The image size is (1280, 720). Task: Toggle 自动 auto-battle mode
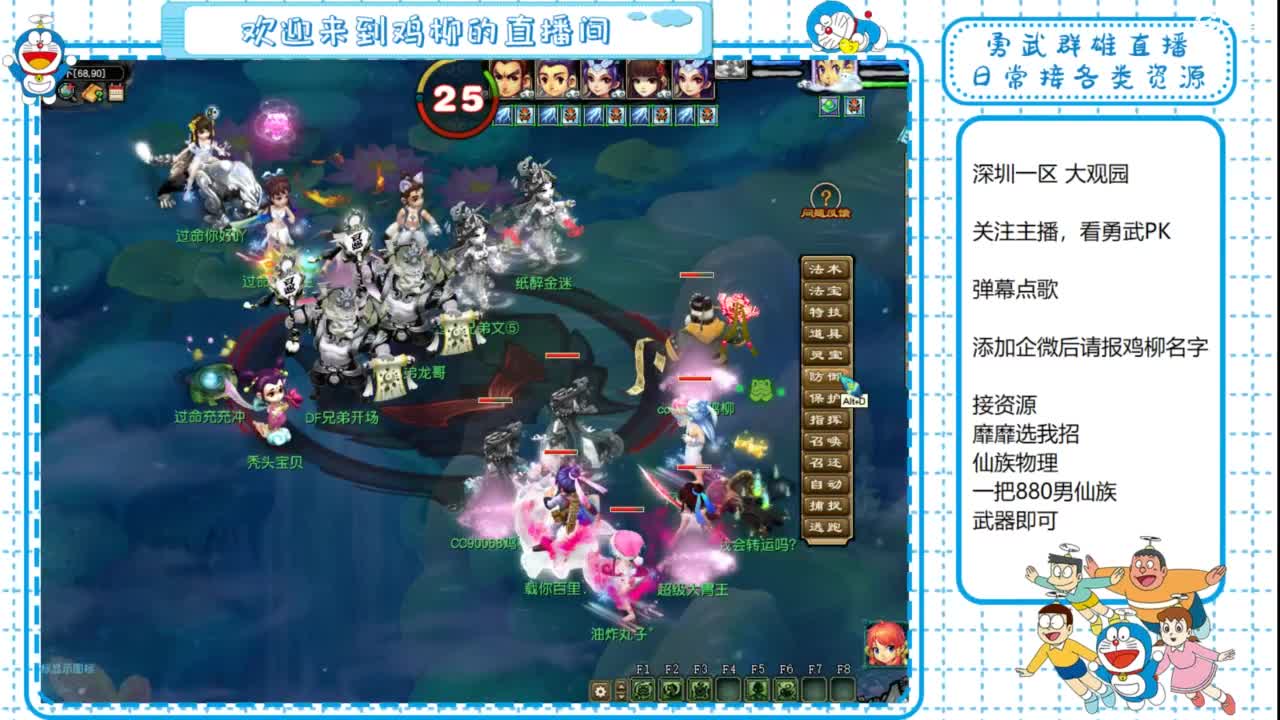[x=828, y=486]
